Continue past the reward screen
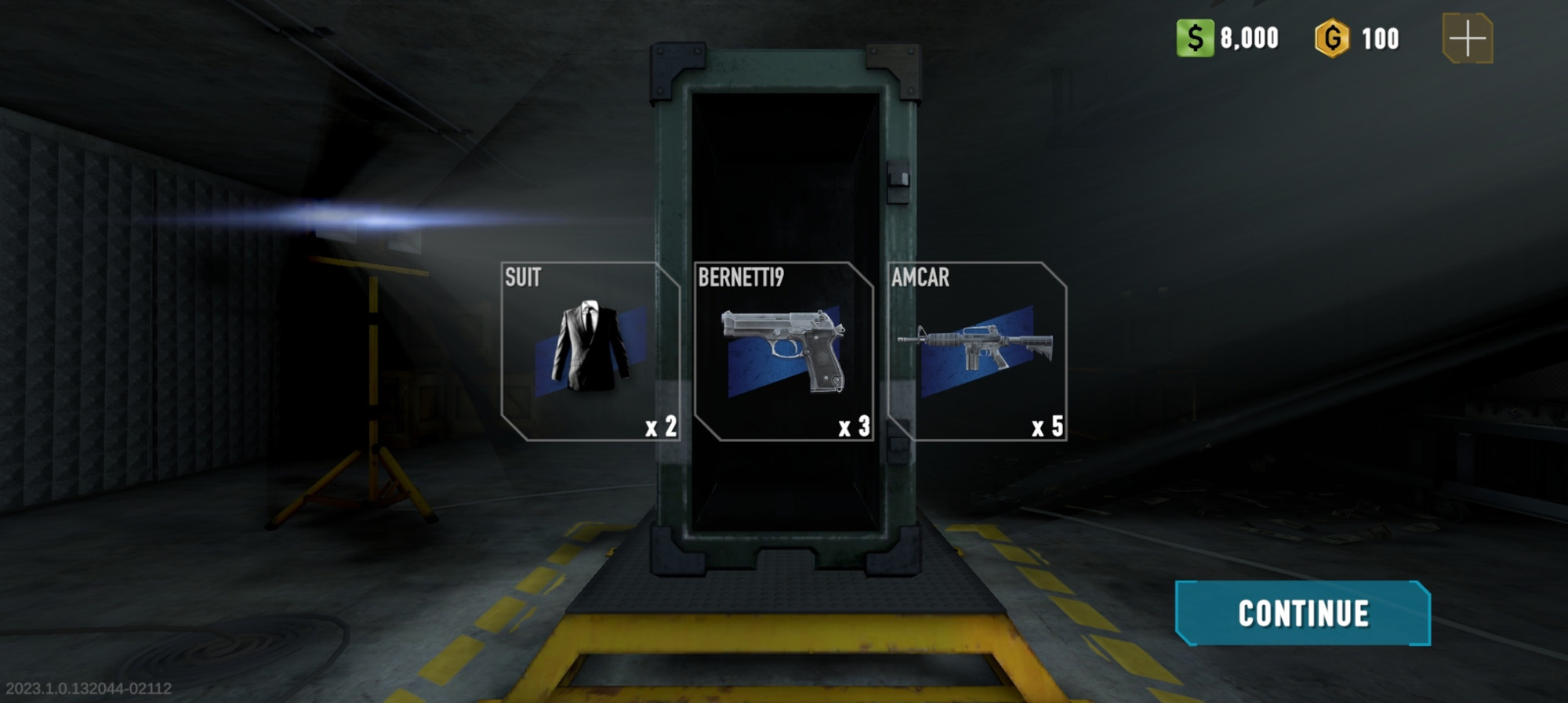 point(1302,613)
